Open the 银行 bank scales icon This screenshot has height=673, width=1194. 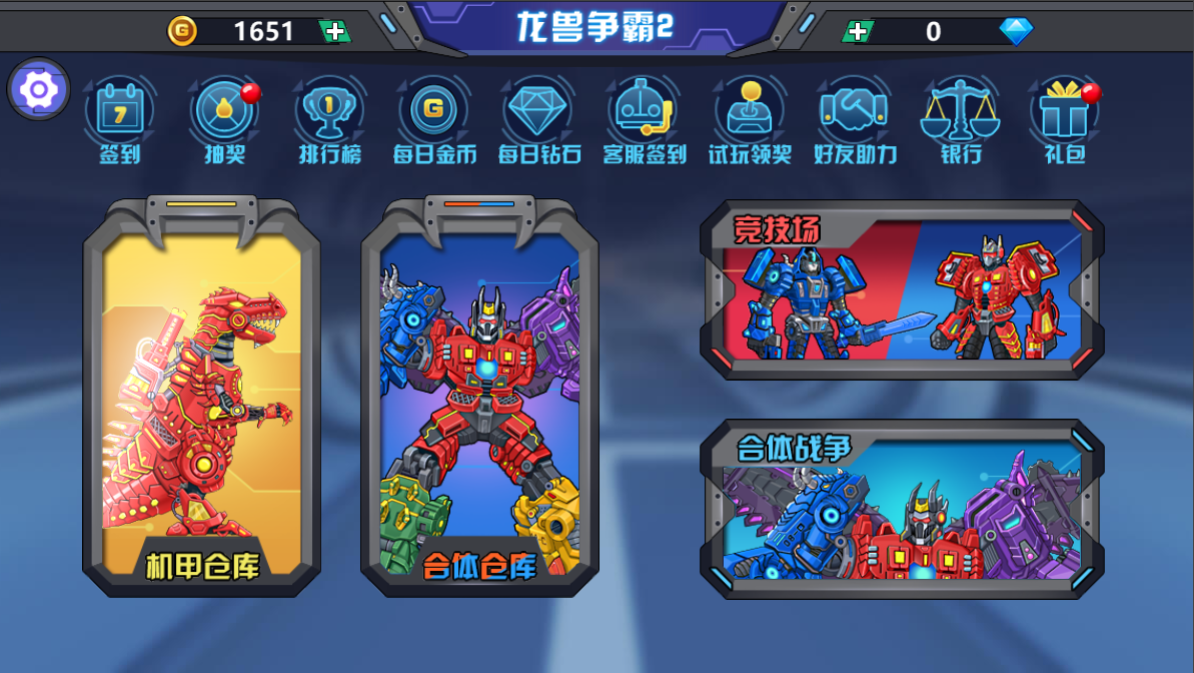959,120
